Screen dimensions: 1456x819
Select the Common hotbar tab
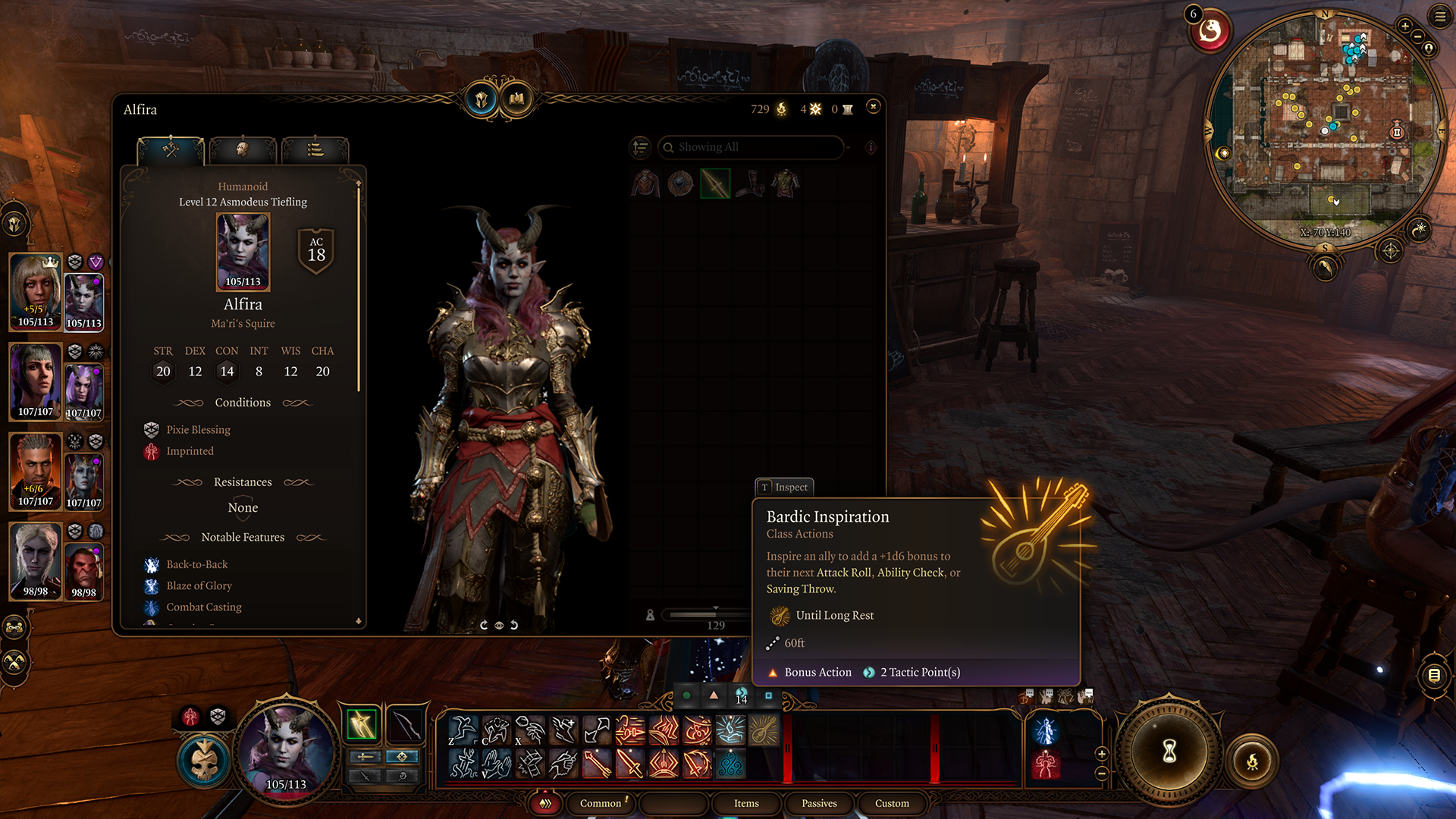601,803
